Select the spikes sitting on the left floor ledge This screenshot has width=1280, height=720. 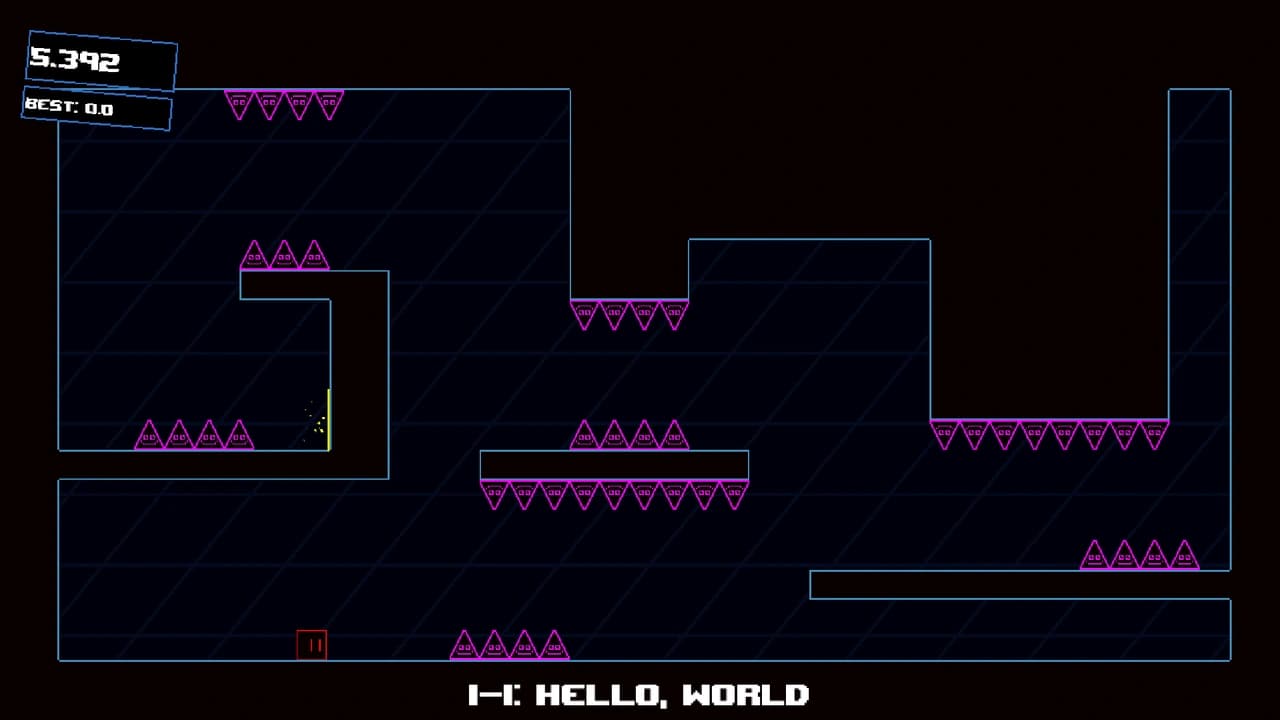pyautogui.click(x=195, y=433)
